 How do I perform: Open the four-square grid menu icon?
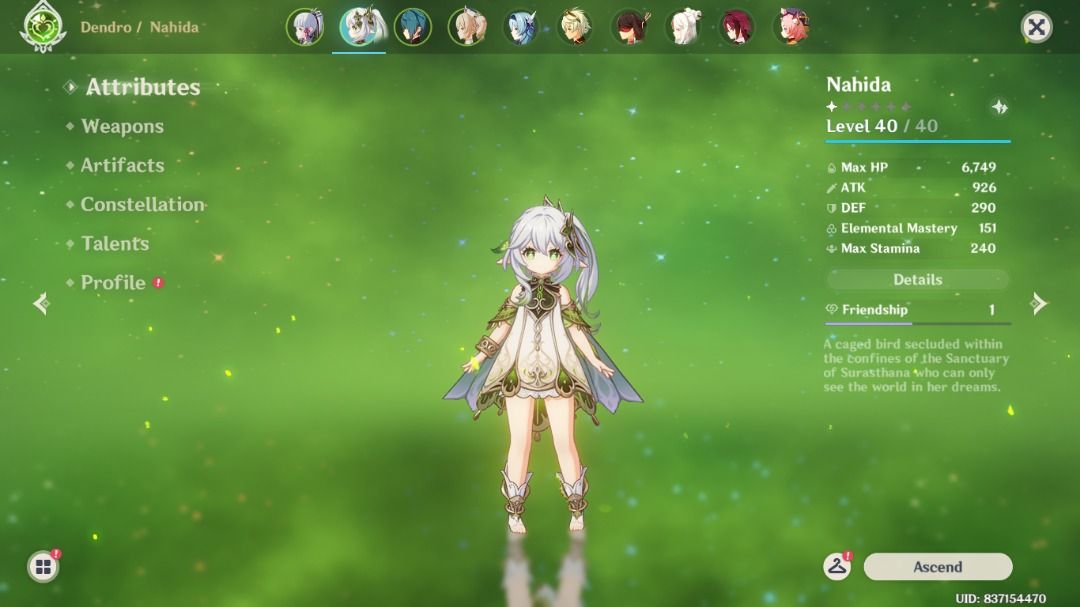click(43, 567)
